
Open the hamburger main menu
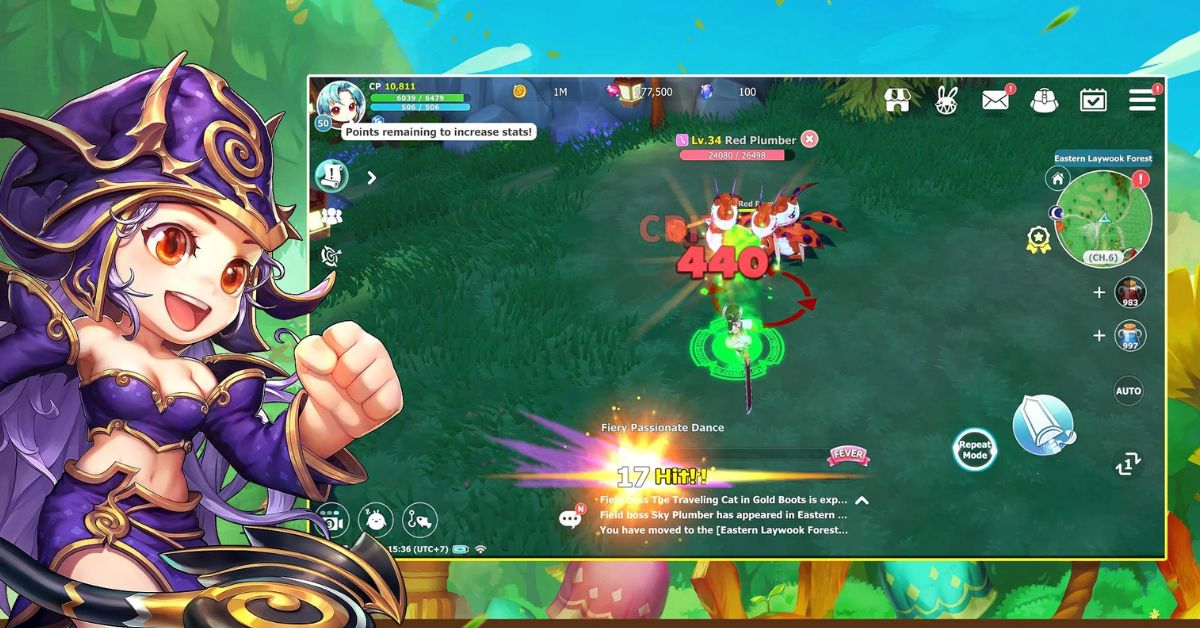point(1141,100)
